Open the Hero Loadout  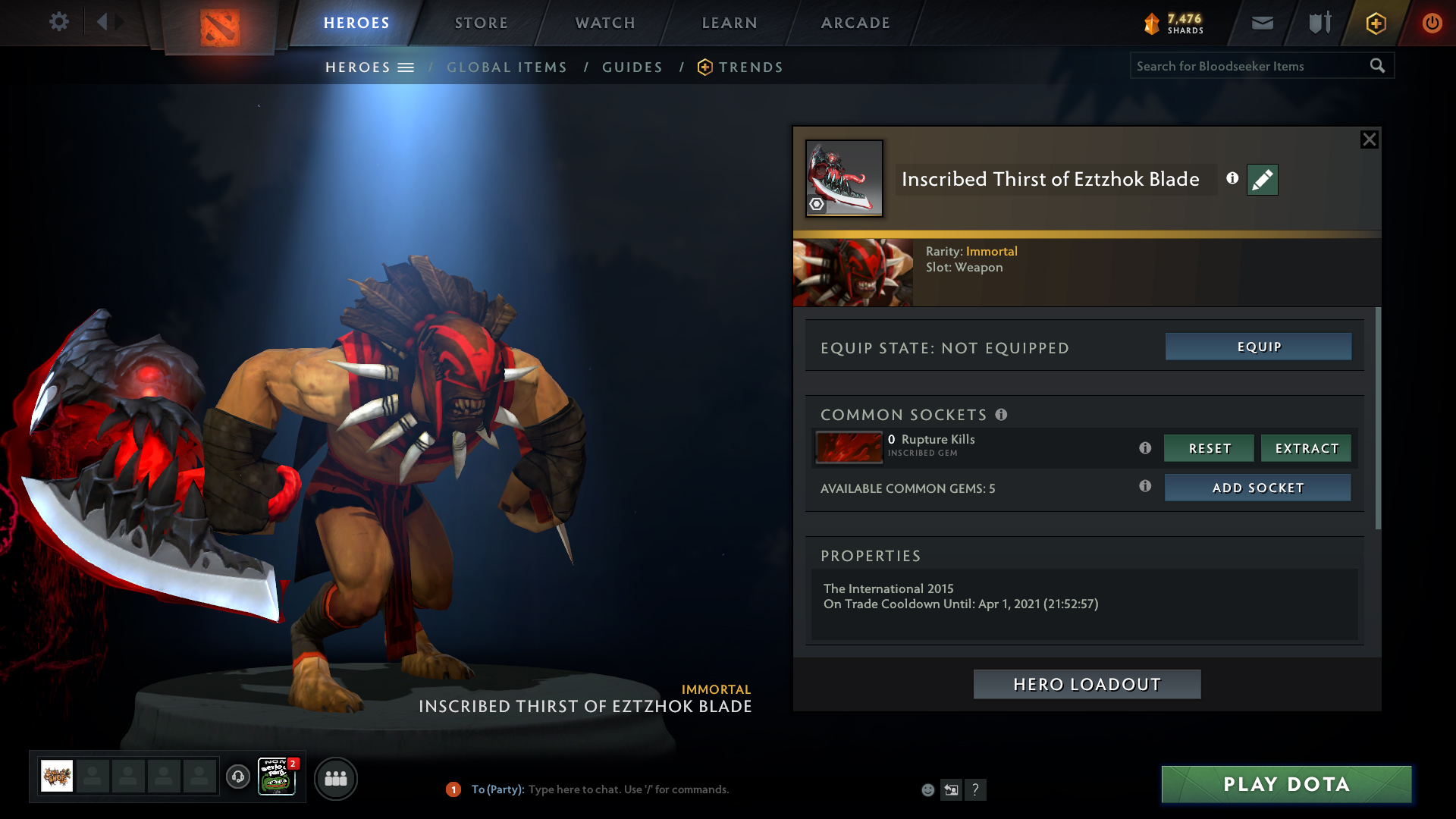(1087, 684)
